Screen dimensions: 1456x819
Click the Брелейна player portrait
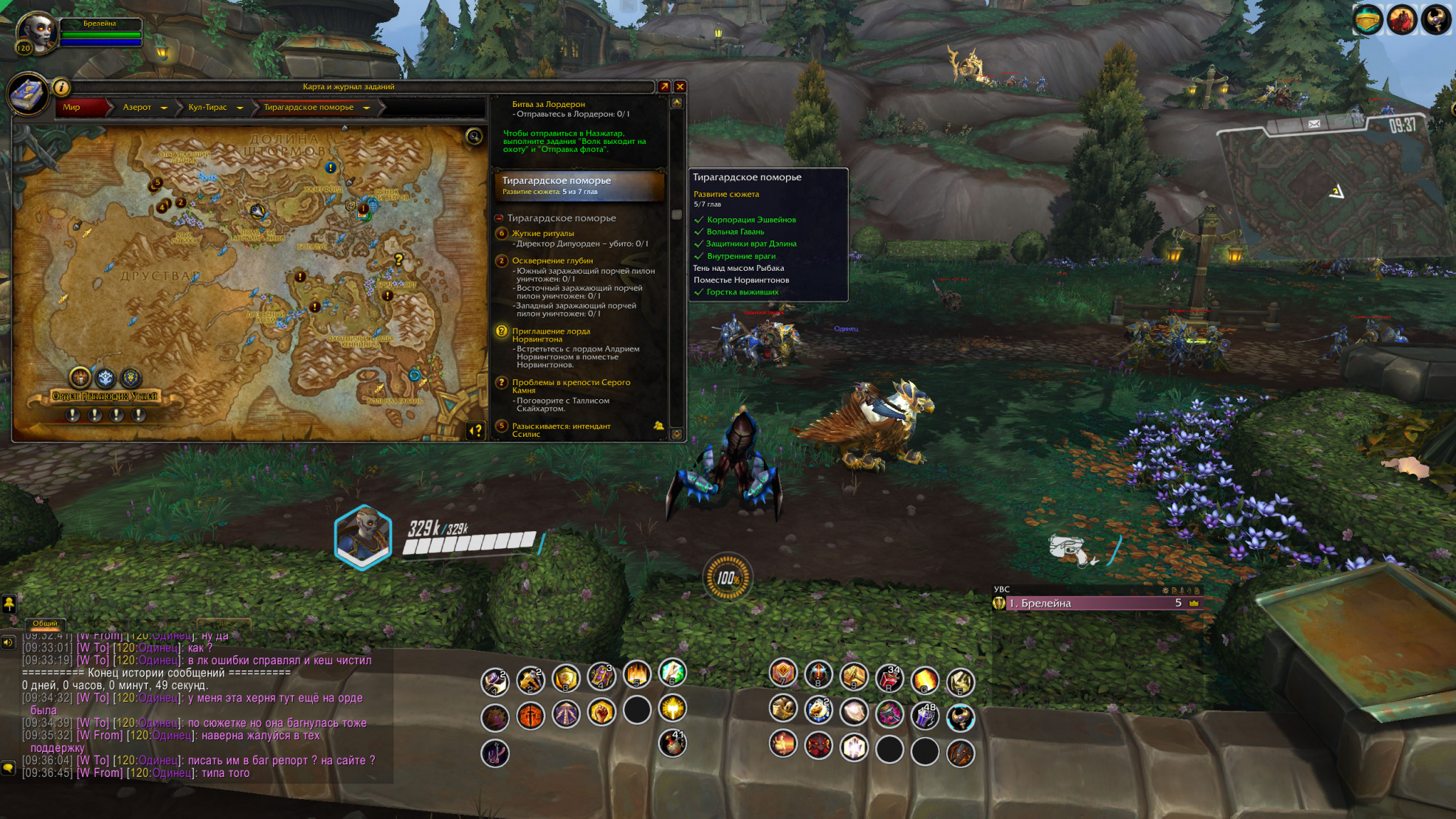point(36,33)
